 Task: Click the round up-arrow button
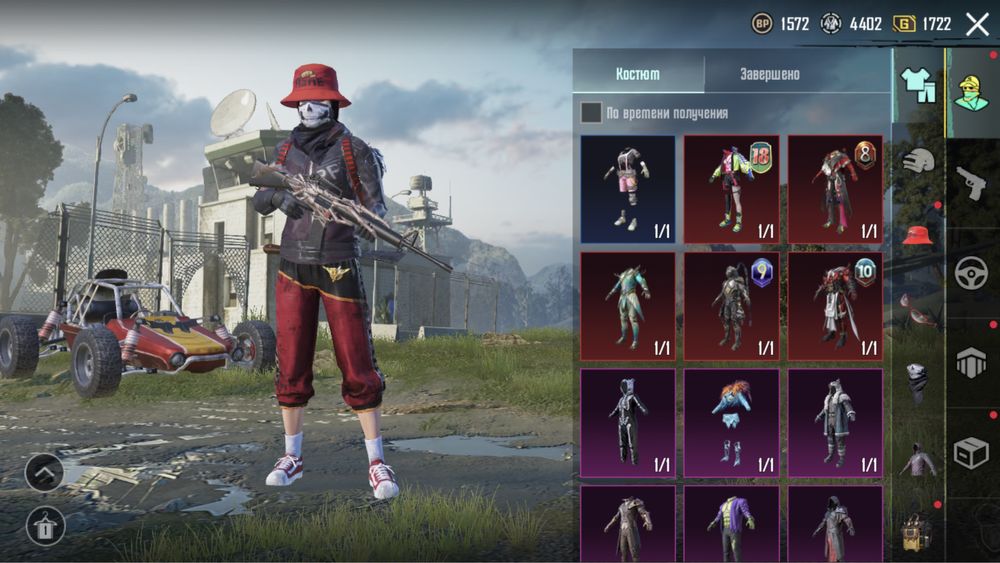click(x=45, y=472)
